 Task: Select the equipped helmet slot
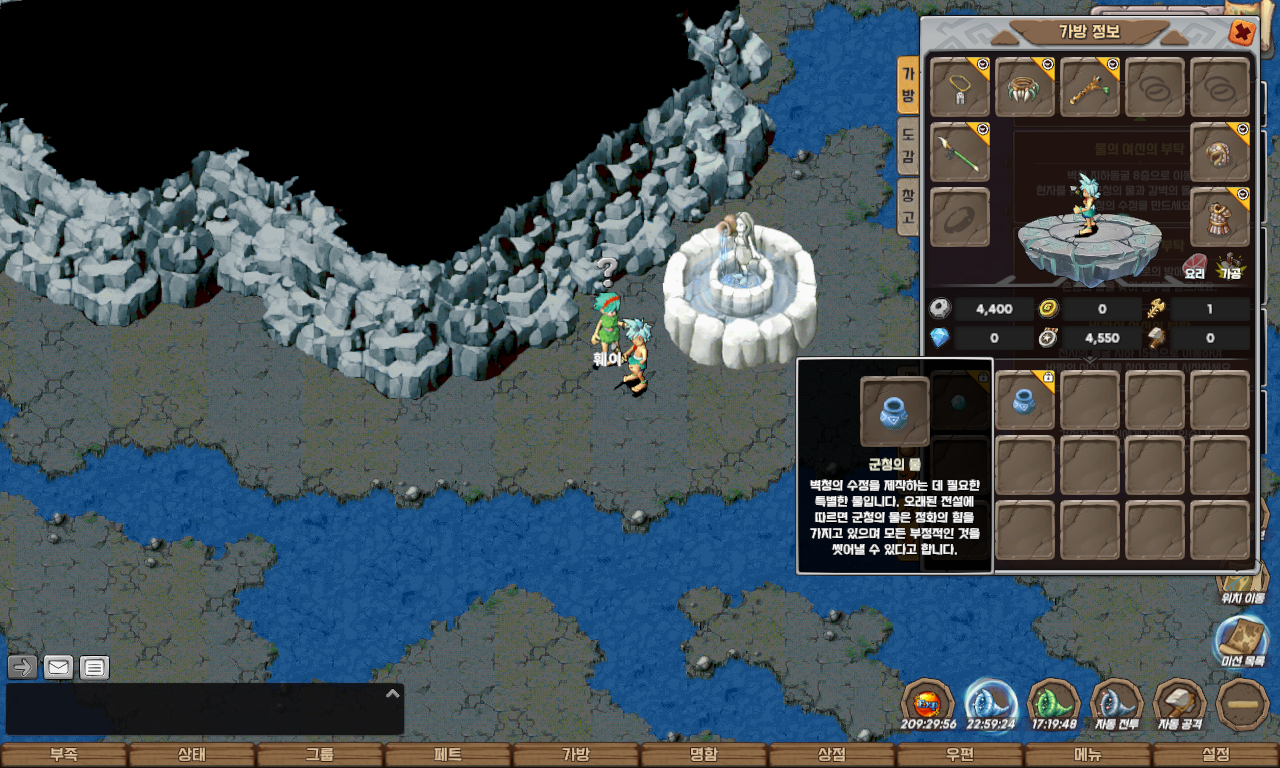click(x=1220, y=152)
